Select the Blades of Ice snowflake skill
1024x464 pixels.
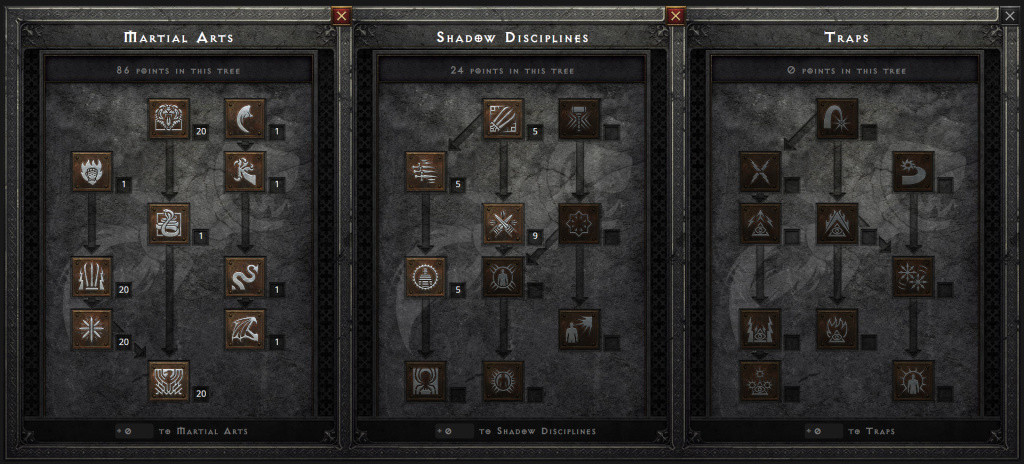click(93, 329)
